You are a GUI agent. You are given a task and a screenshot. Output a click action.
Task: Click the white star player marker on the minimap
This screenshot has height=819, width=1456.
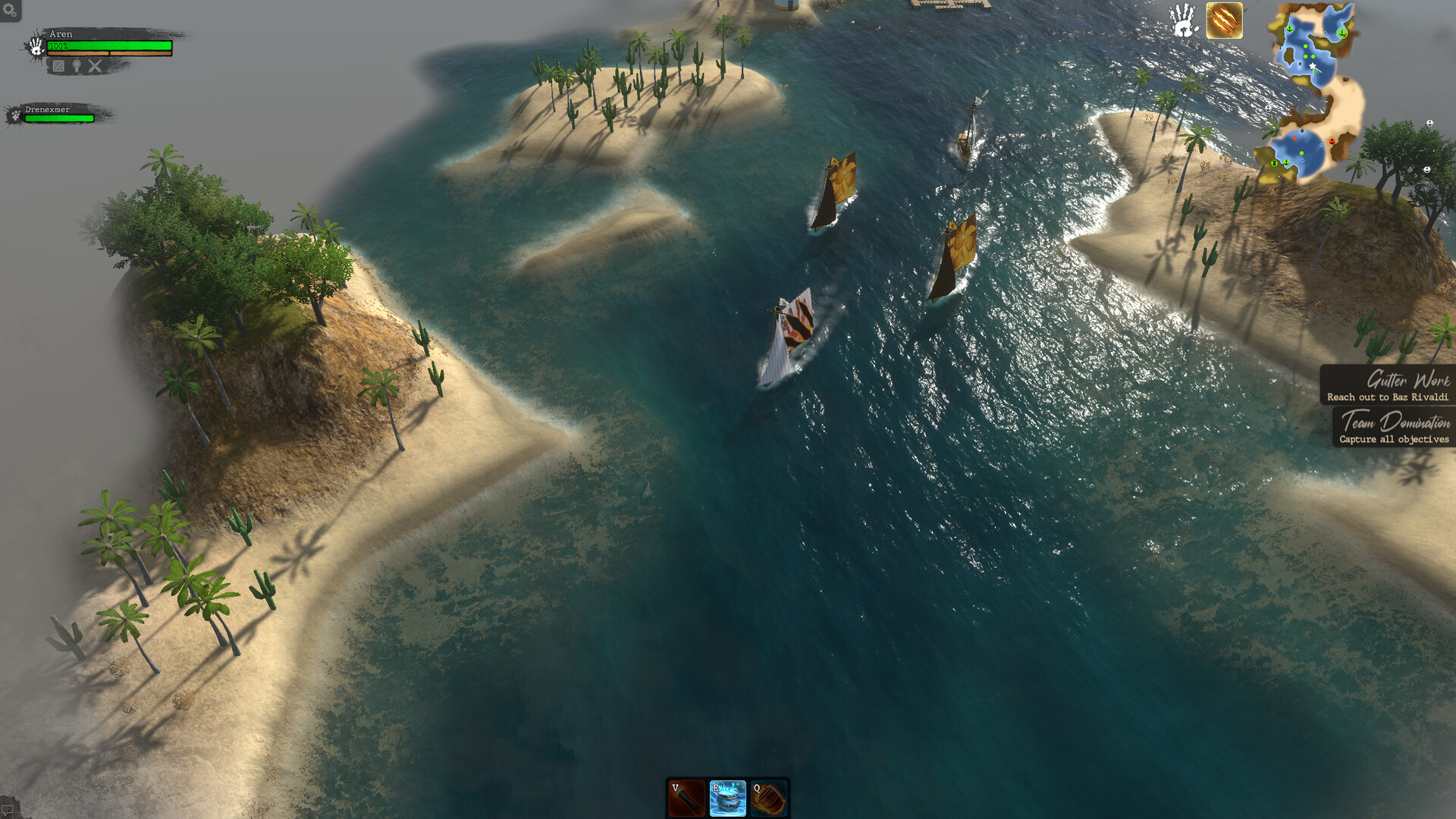coord(1310,66)
